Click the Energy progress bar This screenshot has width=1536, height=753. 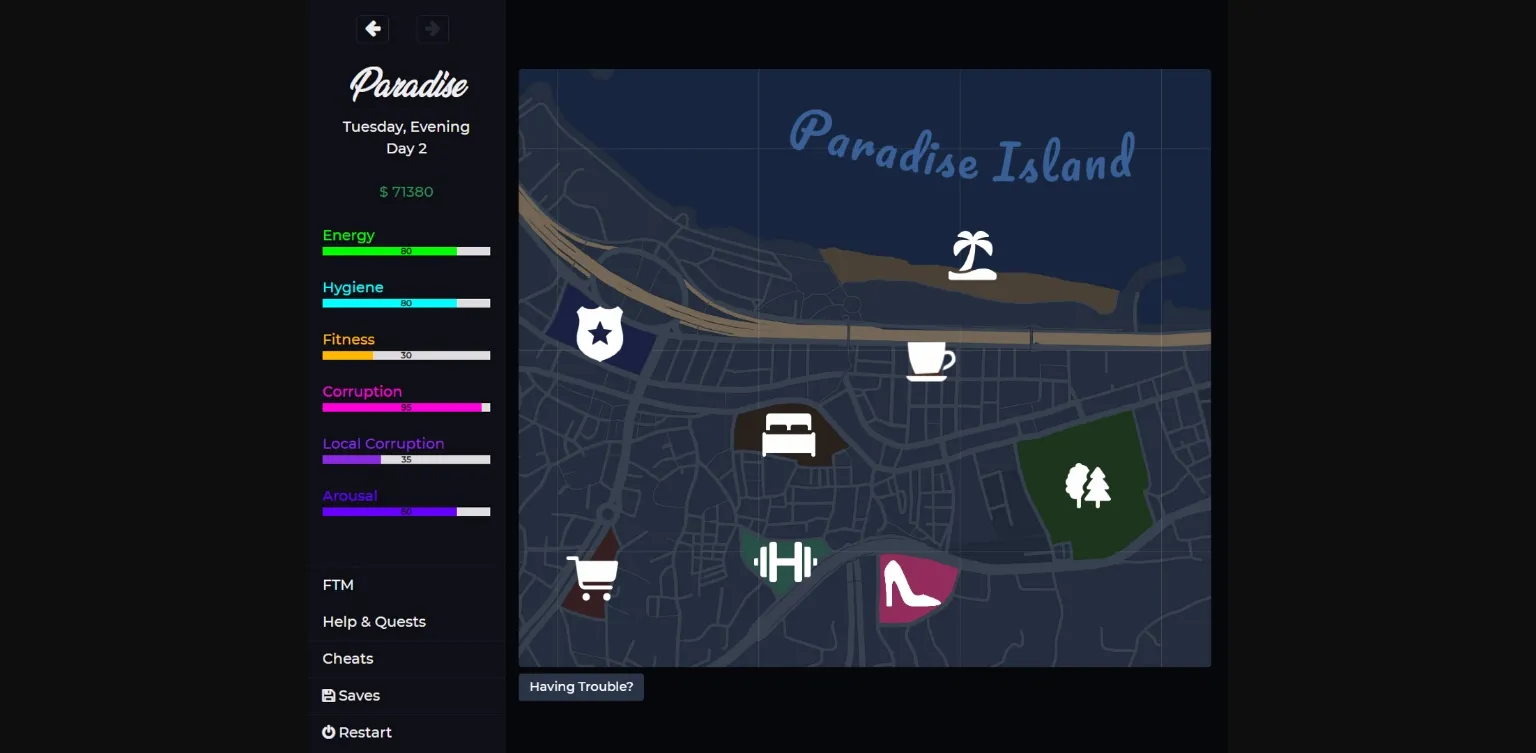pos(406,251)
